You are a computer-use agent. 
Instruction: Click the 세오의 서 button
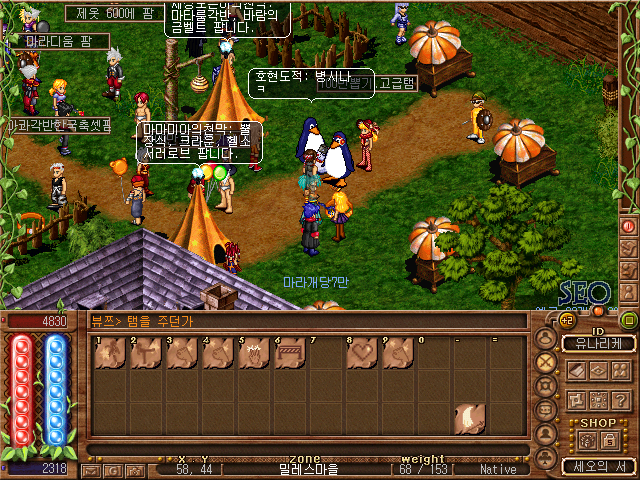pos(598,466)
